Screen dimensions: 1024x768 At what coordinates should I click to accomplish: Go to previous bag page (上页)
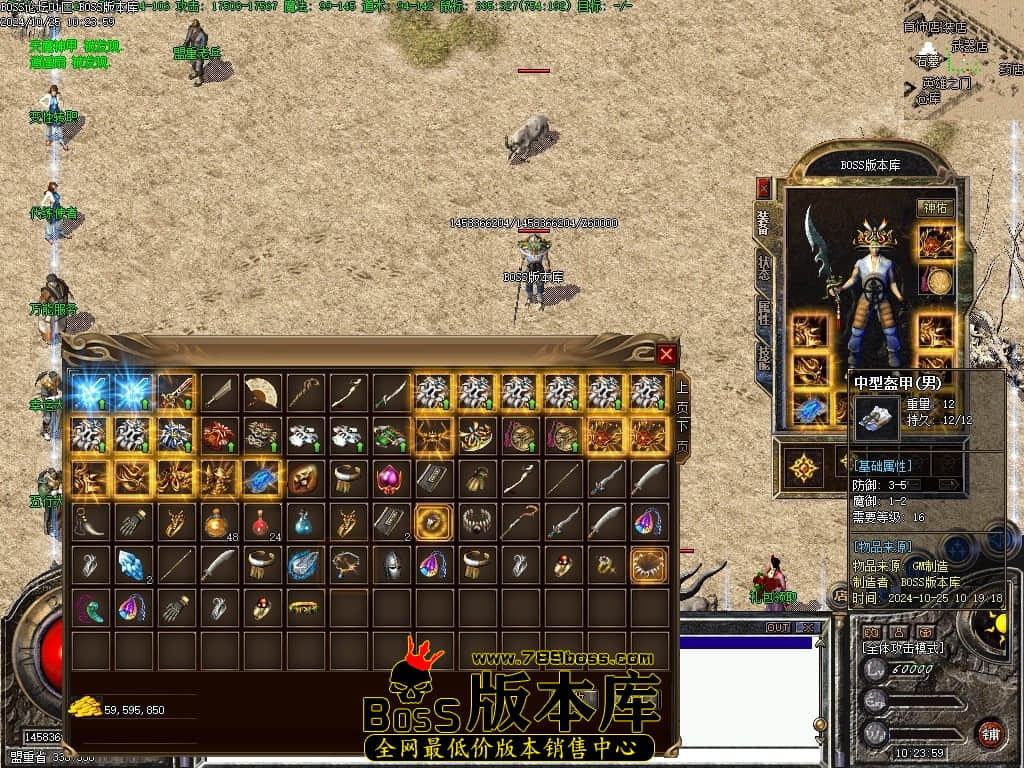(x=682, y=396)
